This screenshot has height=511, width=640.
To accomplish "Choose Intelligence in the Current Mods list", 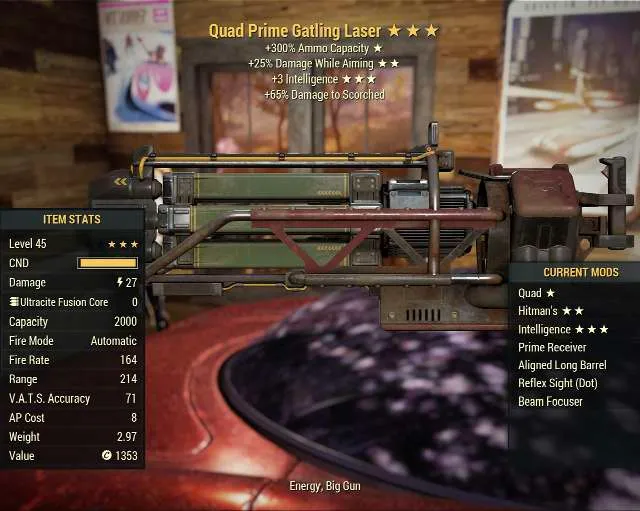I will tap(563, 329).
